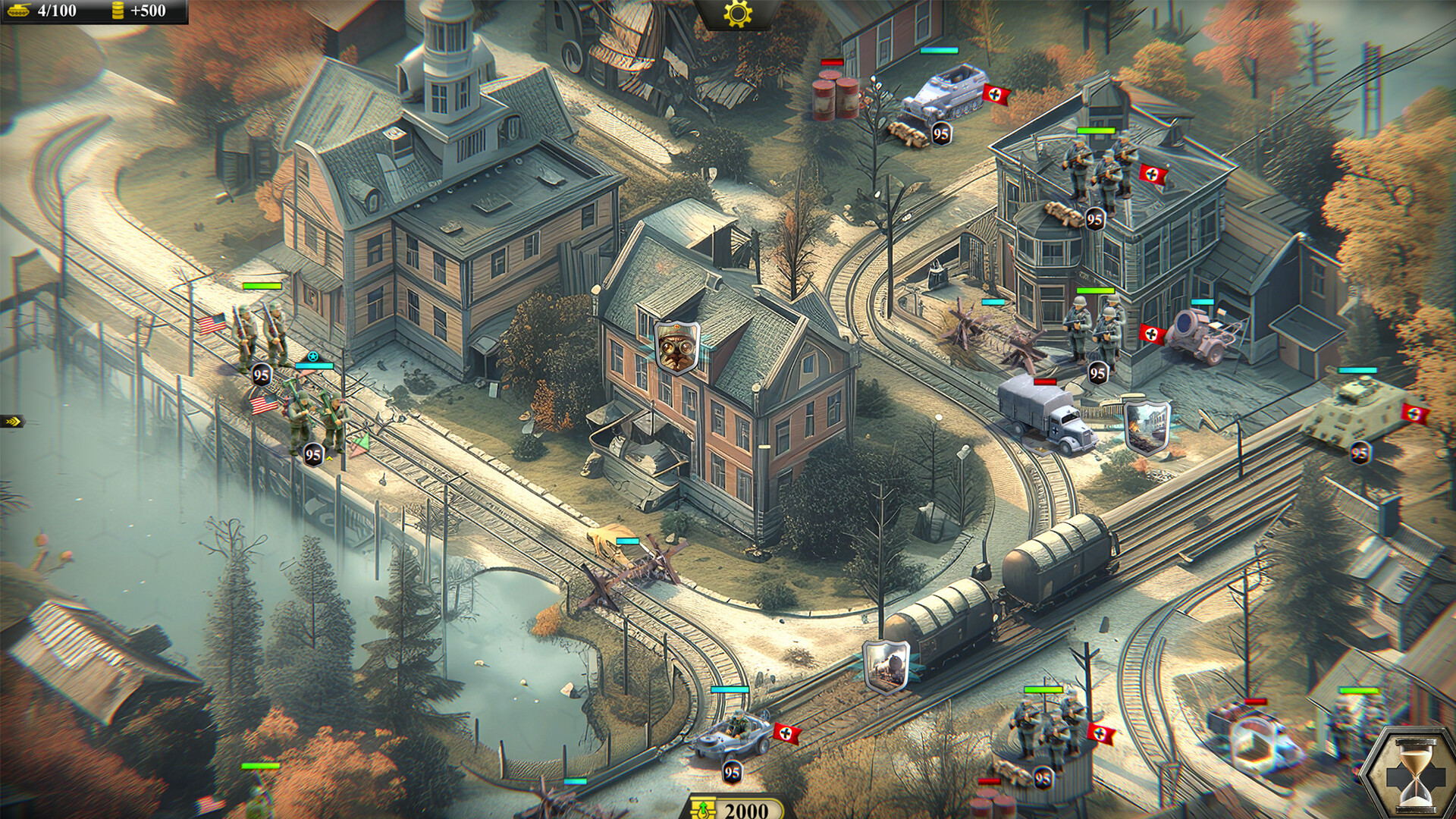Toggle the blue star badge near the American riflemen
The height and width of the screenshot is (819, 1456).
[x=313, y=356]
